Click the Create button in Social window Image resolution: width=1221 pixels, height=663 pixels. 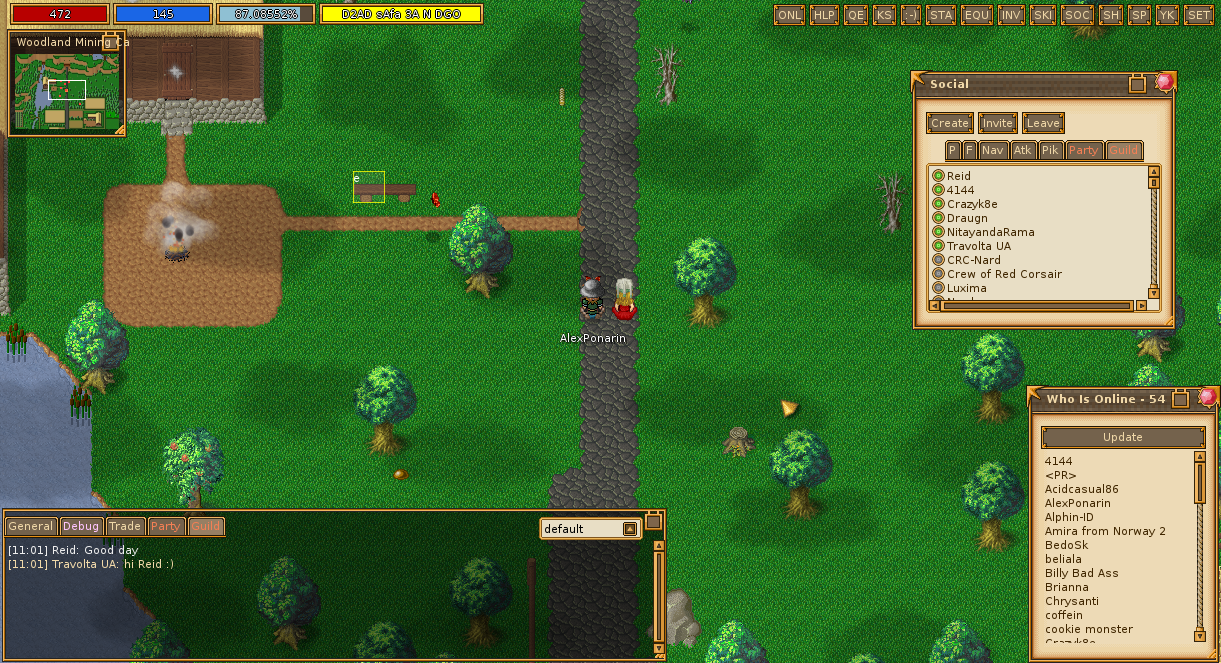coord(949,123)
